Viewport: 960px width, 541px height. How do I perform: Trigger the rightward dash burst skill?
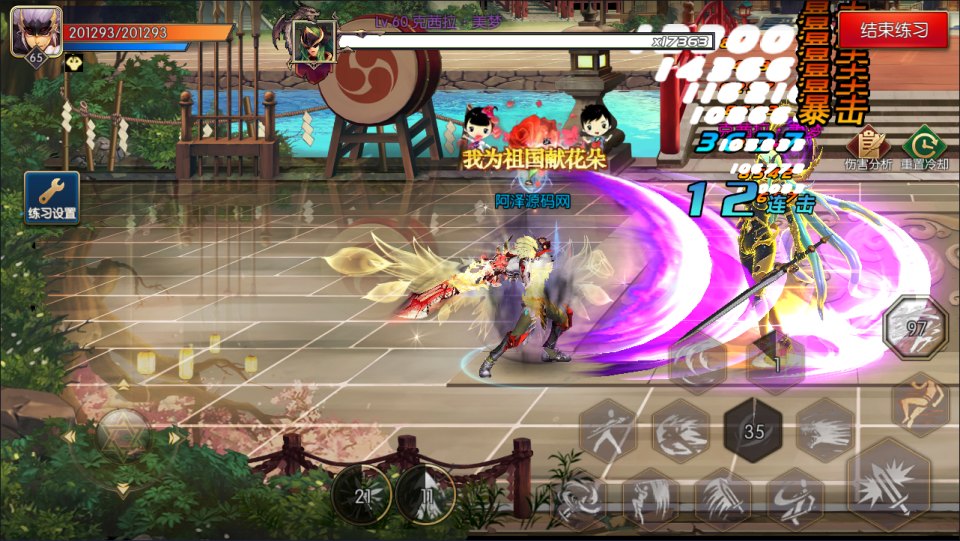[x=826, y=431]
